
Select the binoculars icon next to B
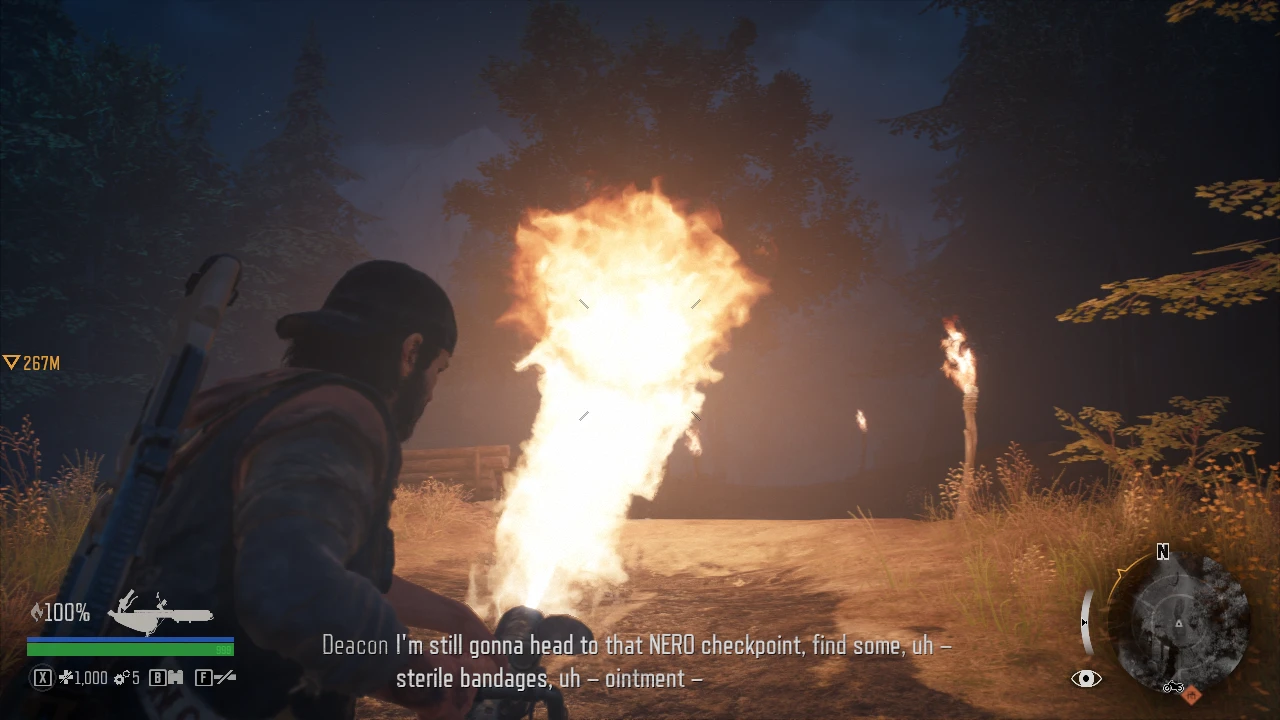click(177, 677)
